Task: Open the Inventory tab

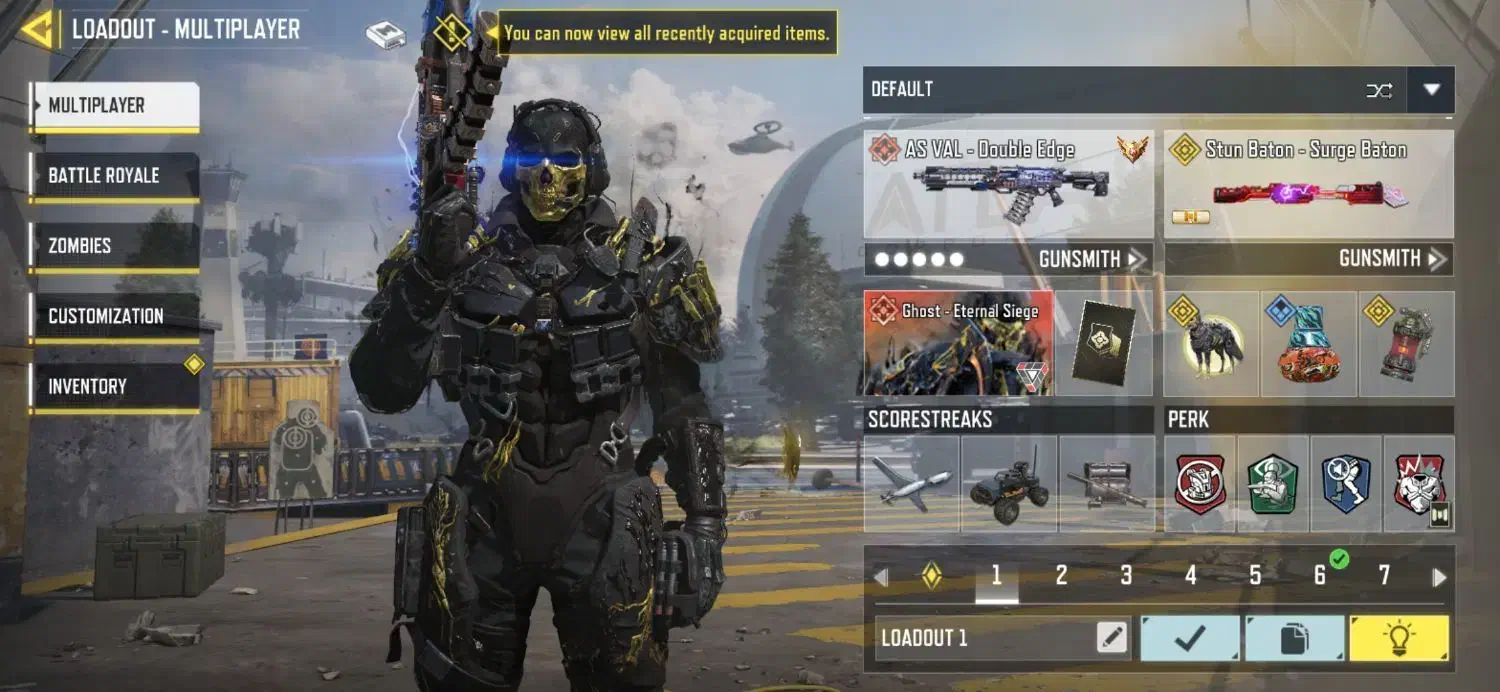Action: (x=114, y=386)
